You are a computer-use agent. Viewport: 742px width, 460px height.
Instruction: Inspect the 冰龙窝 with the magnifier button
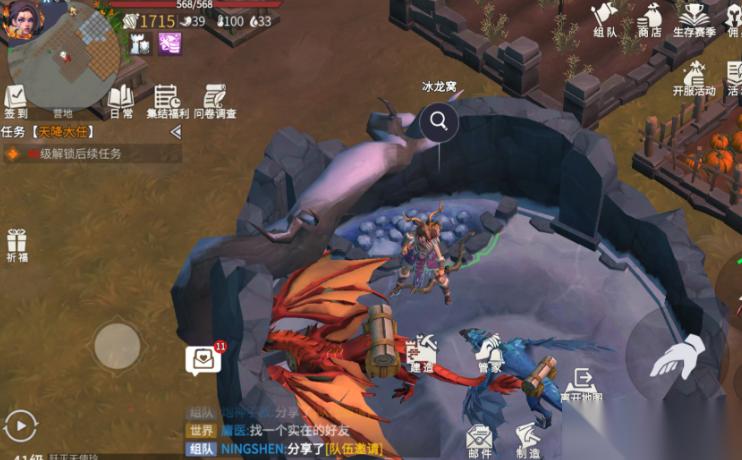click(438, 122)
